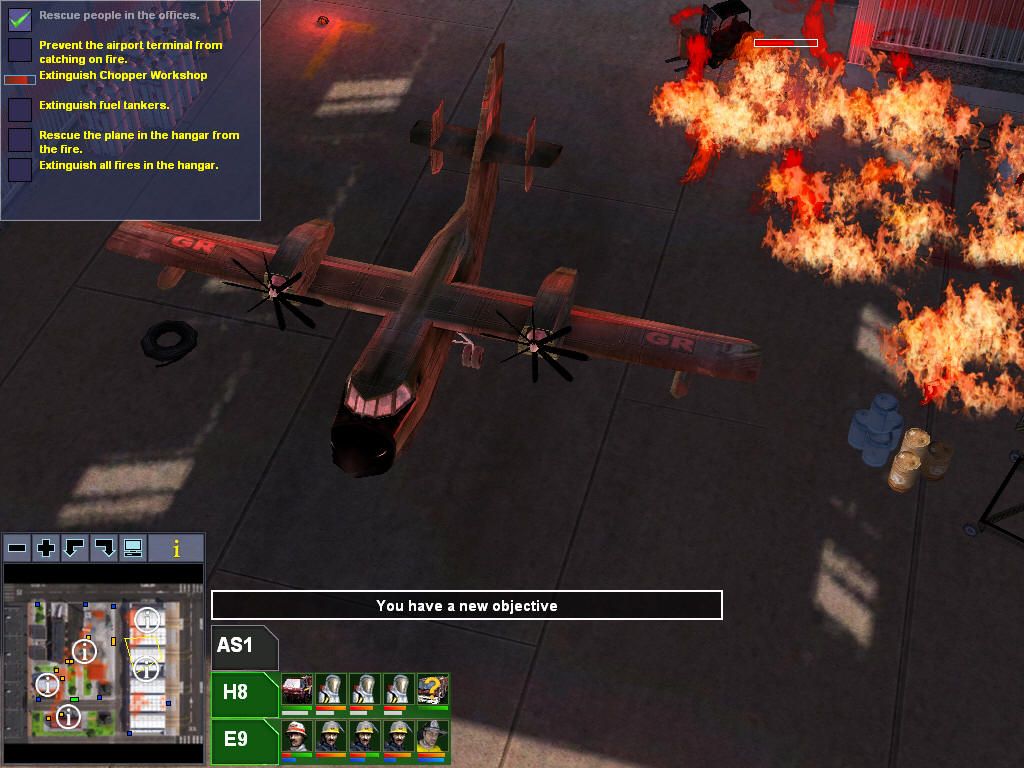Click the 'Extinguish all fires in the hangar' objective
The image size is (1024, 768).
point(128,165)
